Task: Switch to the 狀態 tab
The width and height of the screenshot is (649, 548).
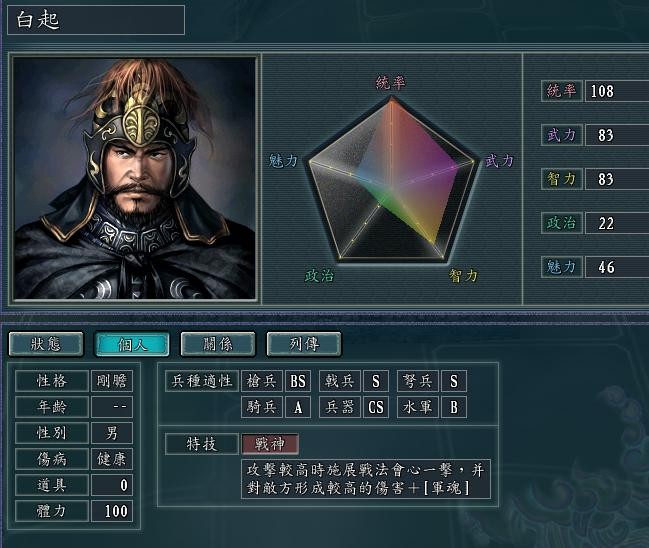Action: [46, 344]
